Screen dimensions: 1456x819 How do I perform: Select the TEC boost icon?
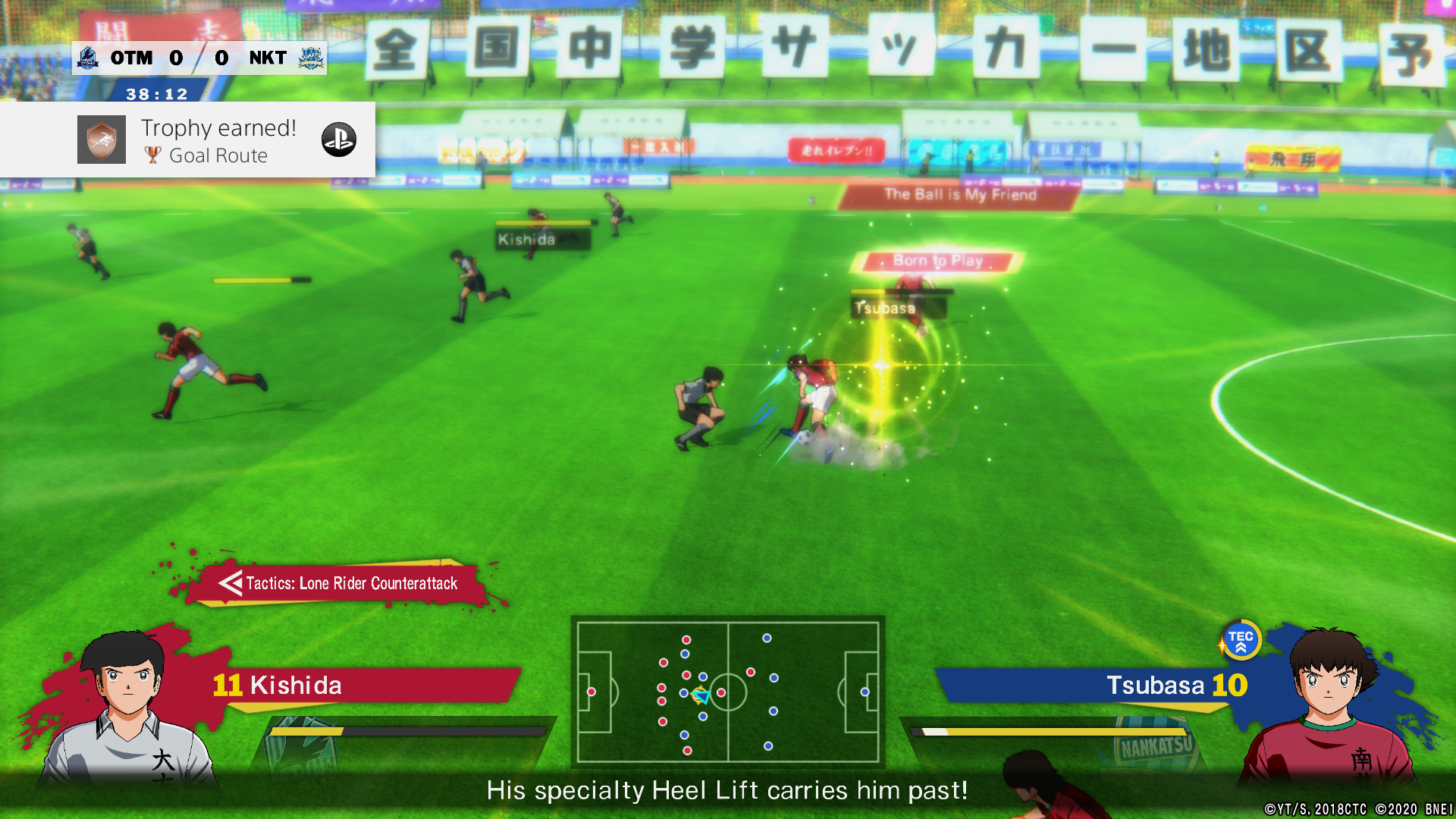(x=1241, y=641)
